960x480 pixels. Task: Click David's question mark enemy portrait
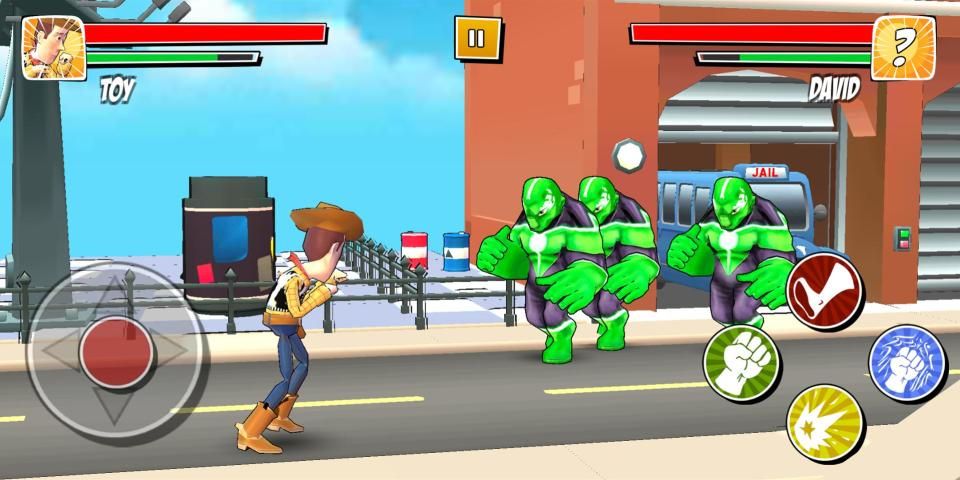(903, 48)
